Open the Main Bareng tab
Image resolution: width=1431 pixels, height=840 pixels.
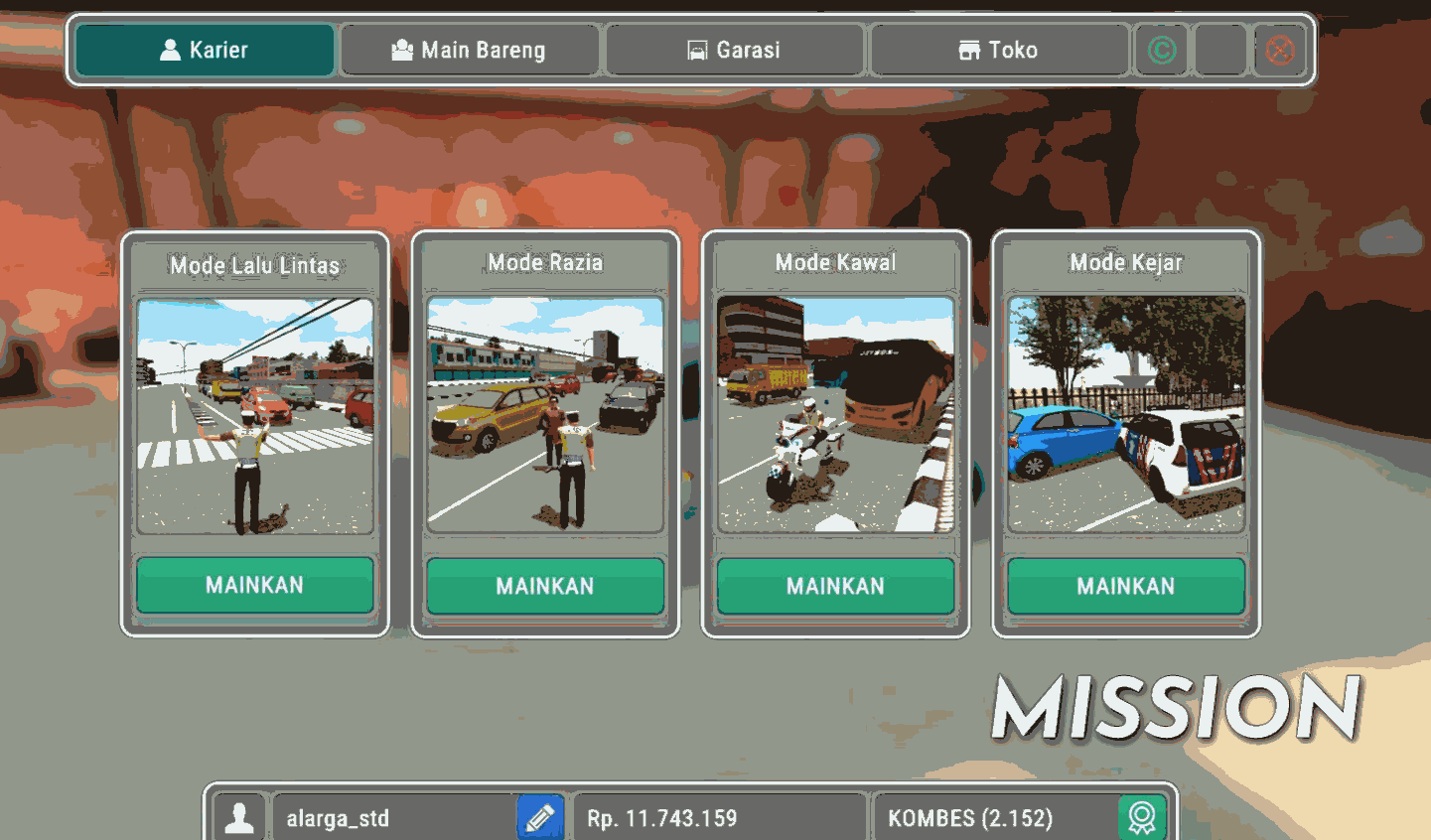click(469, 50)
